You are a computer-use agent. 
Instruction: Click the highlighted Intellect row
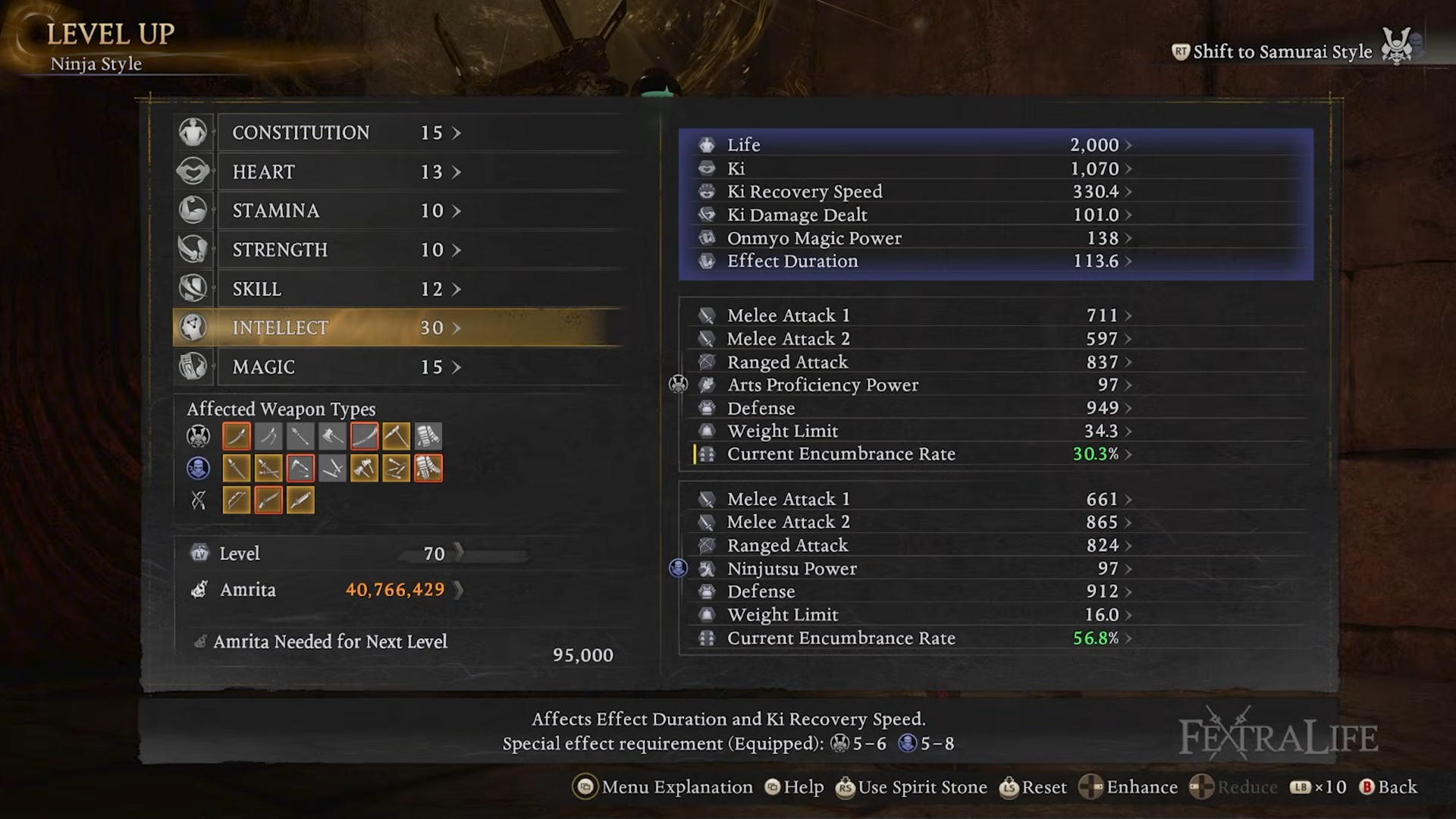tap(345, 328)
